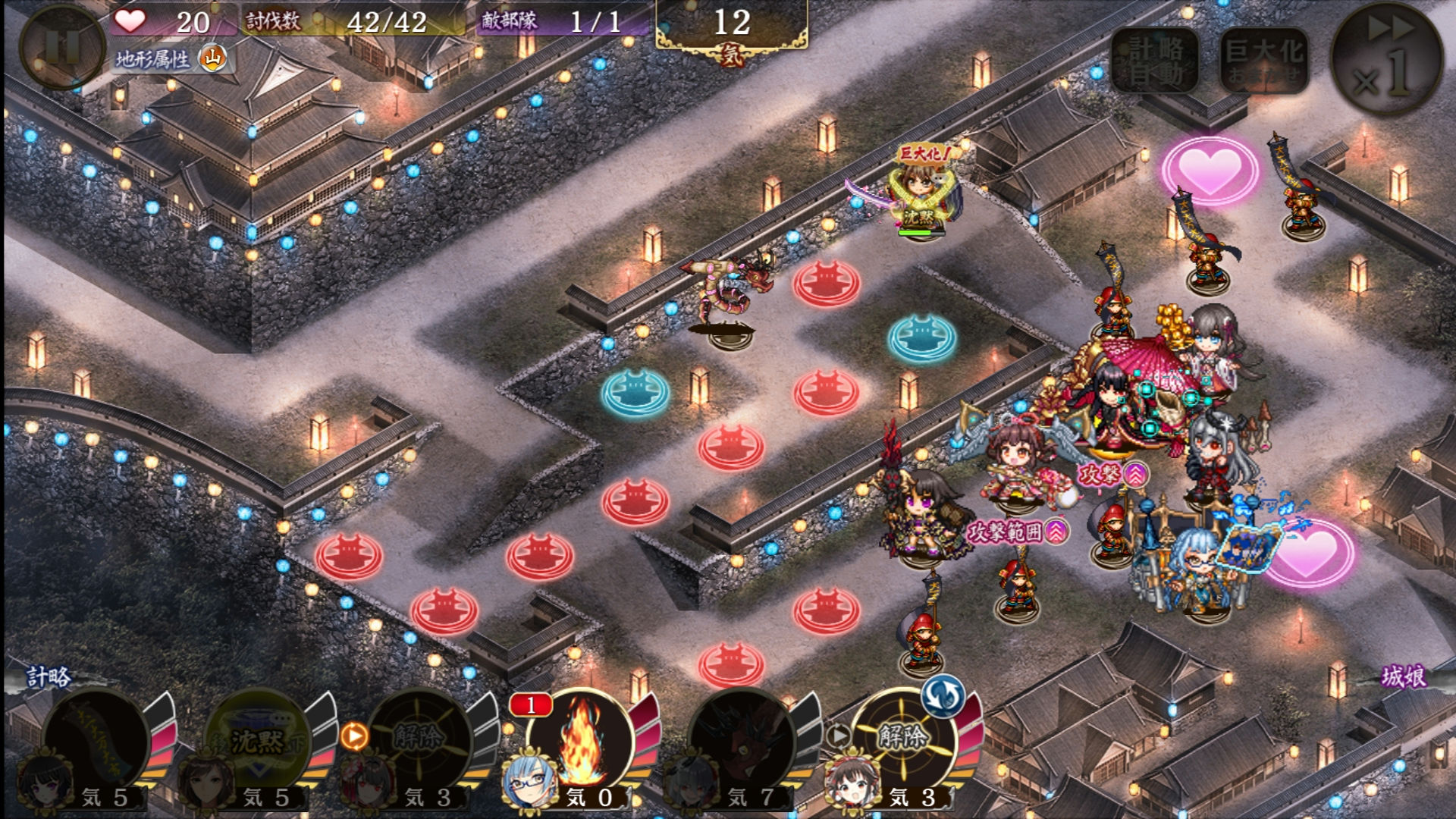Viewport: 1456px width, 819px height.
Task: Select the banner flag strategy costing 5 気
Action: pos(96,741)
